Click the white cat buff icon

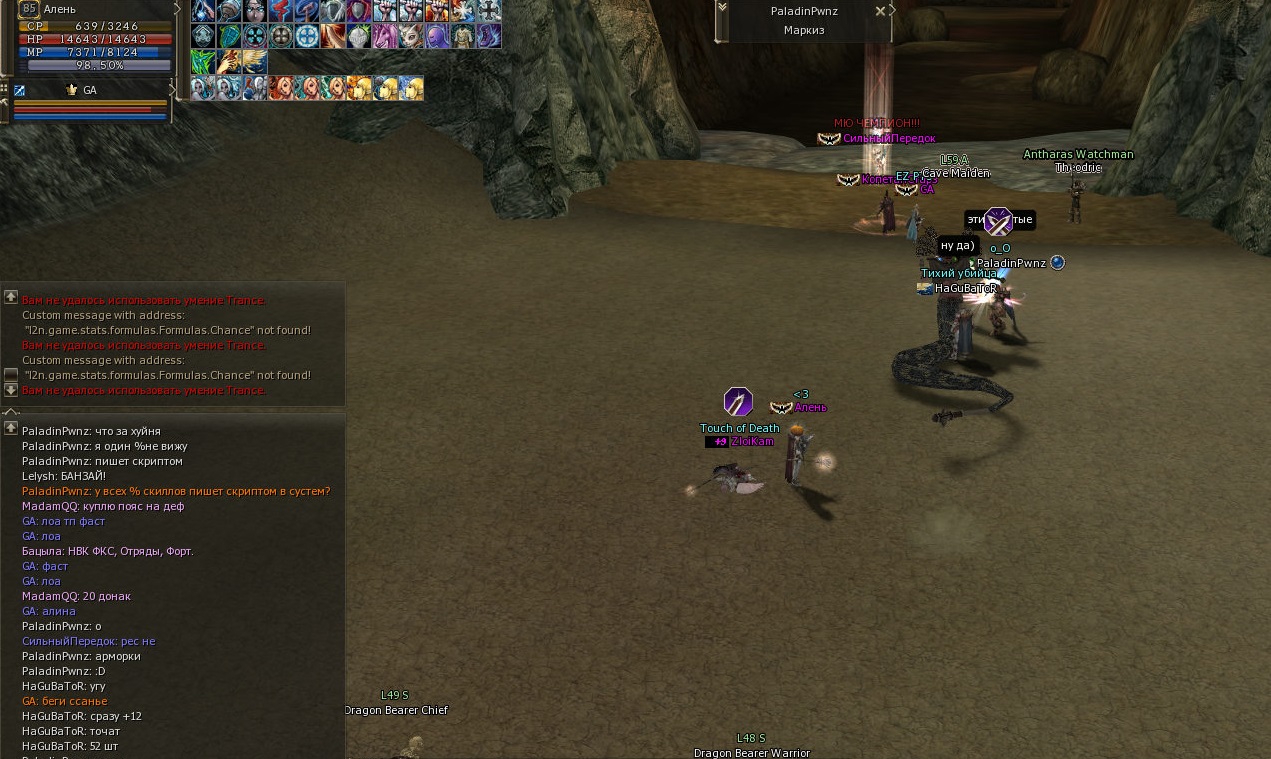[411, 36]
